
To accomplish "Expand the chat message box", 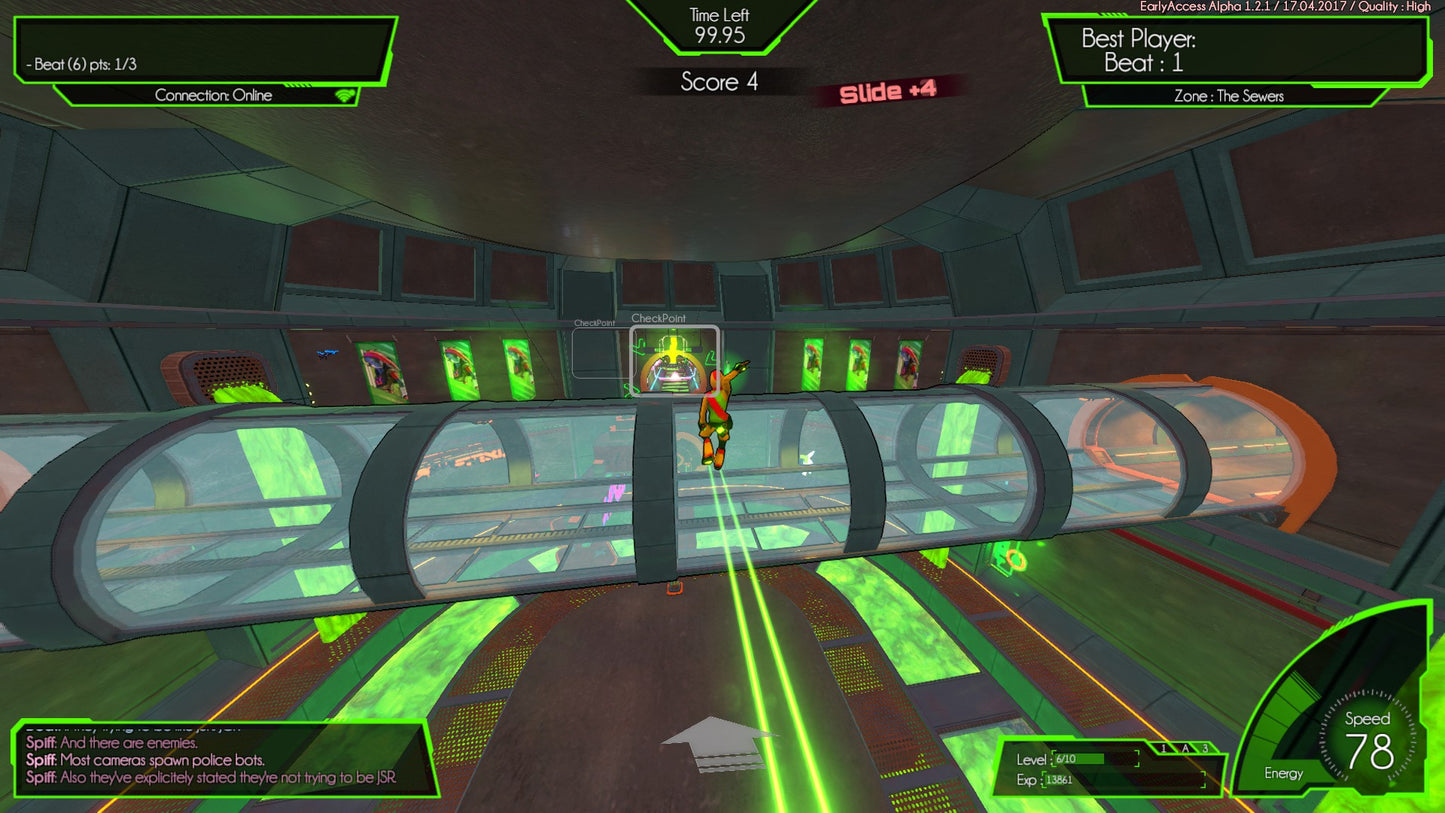I will (x=220, y=760).
